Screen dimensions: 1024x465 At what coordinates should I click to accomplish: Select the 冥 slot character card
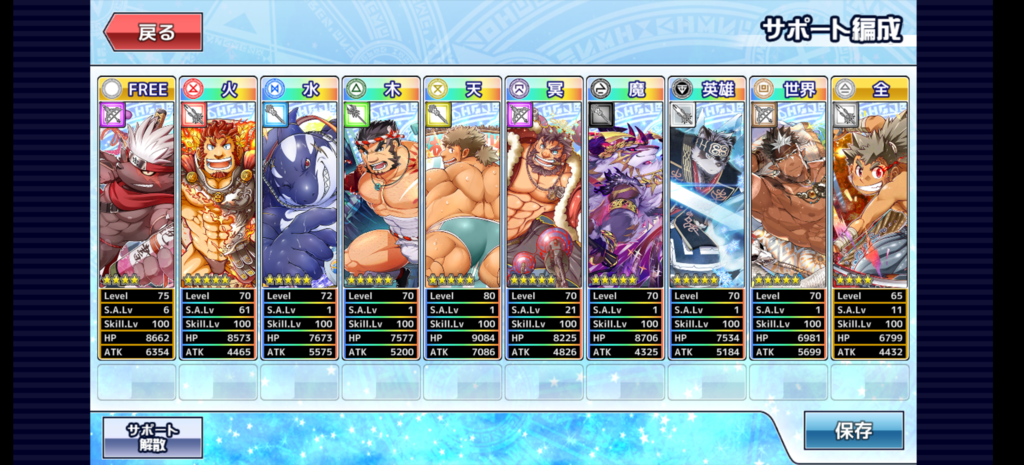[x=544, y=195]
